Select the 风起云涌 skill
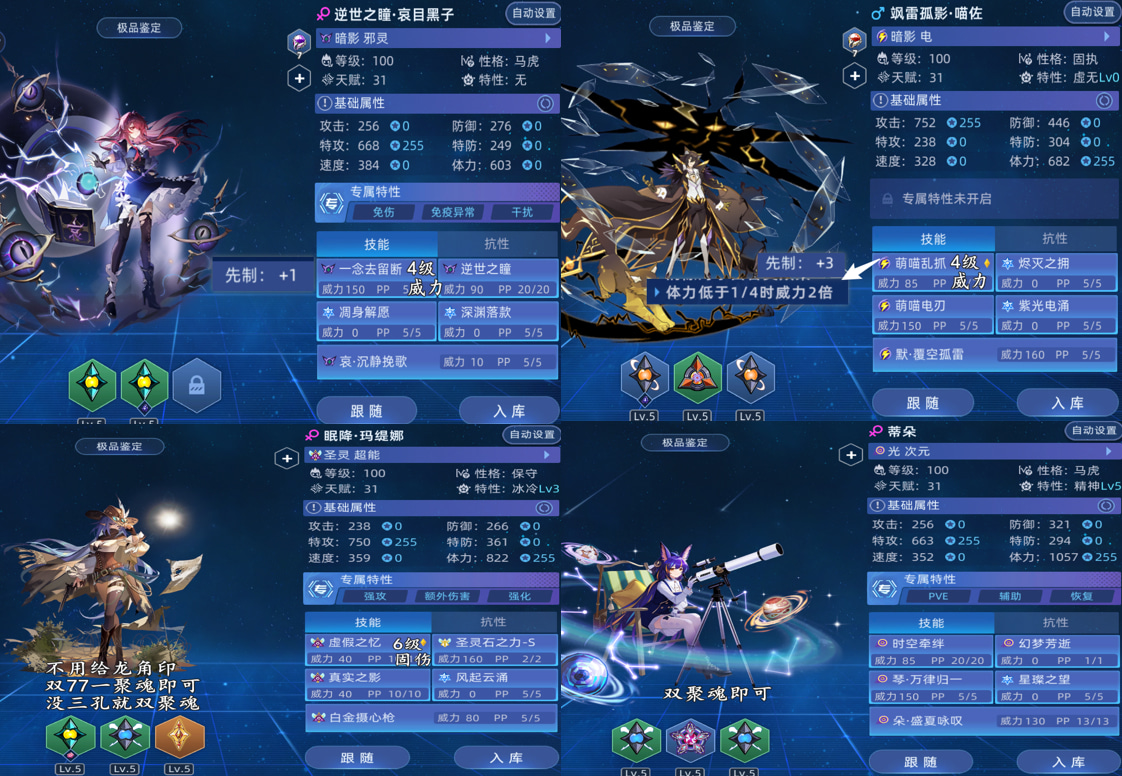 point(493,685)
